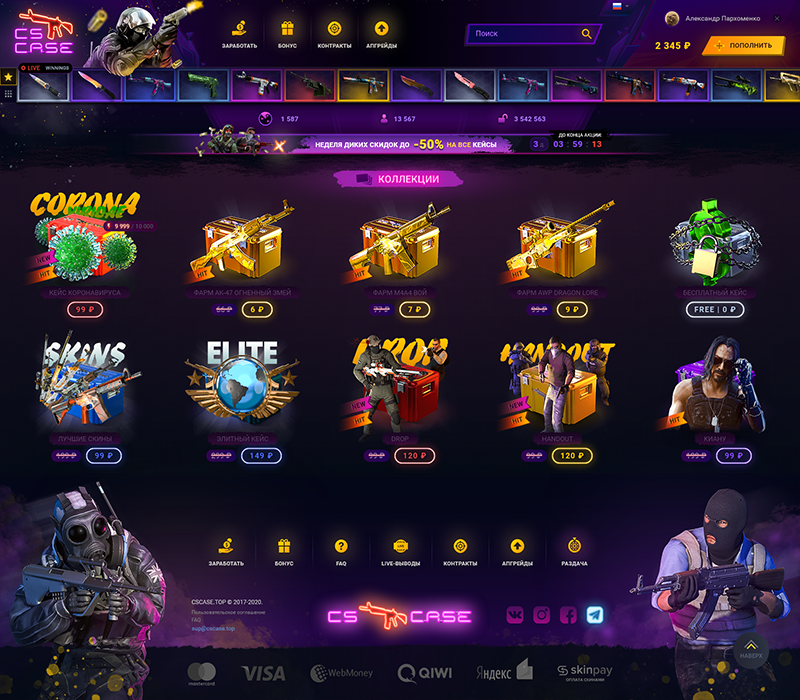This screenshot has height=700, width=800.
Task: Open the free Бесплатный кейс with padlock
Action: point(715,245)
